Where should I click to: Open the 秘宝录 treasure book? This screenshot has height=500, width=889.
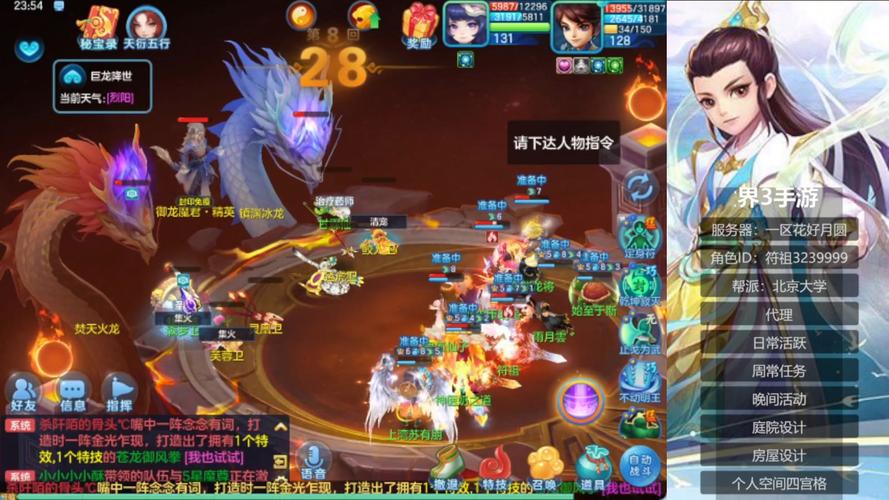(98, 24)
